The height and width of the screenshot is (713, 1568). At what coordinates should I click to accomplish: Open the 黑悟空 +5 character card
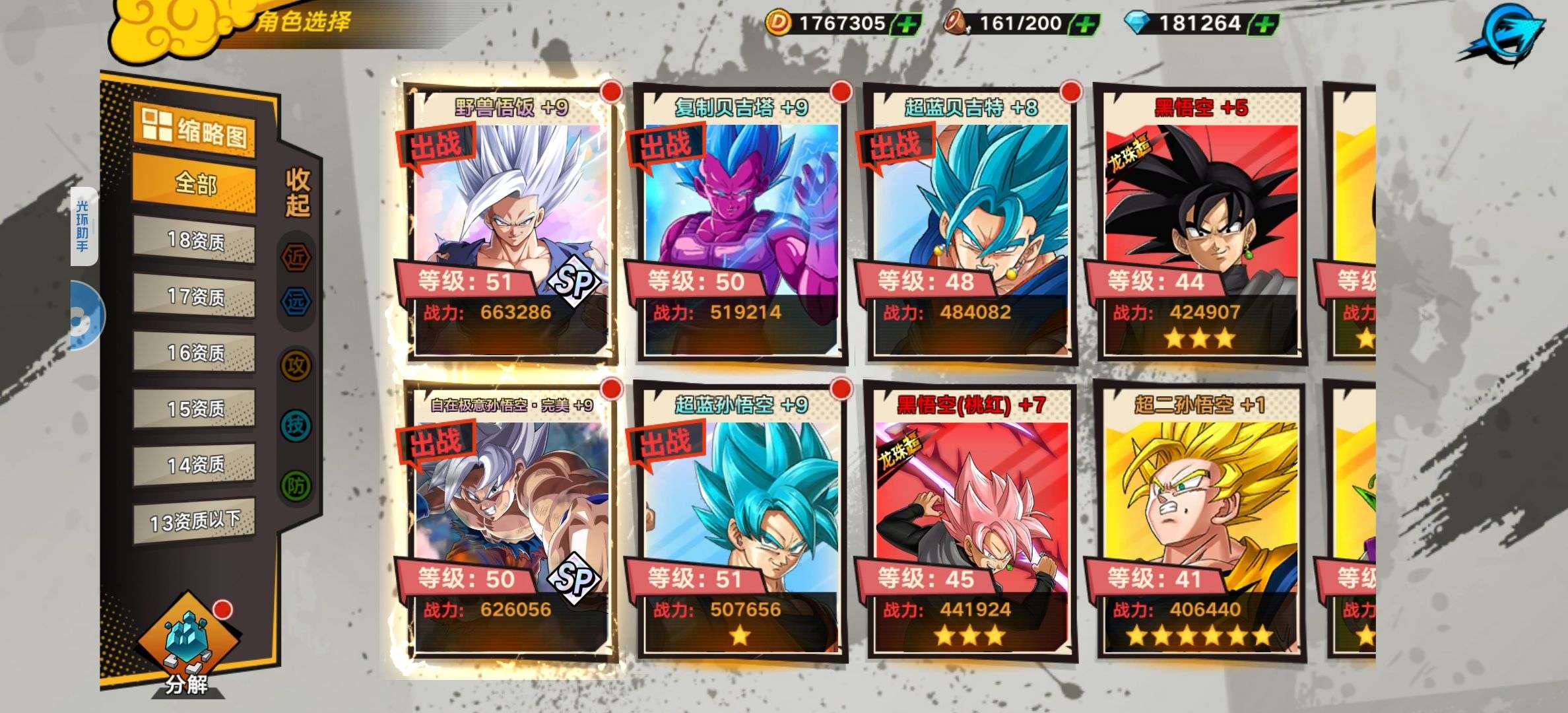click(x=1200, y=224)
